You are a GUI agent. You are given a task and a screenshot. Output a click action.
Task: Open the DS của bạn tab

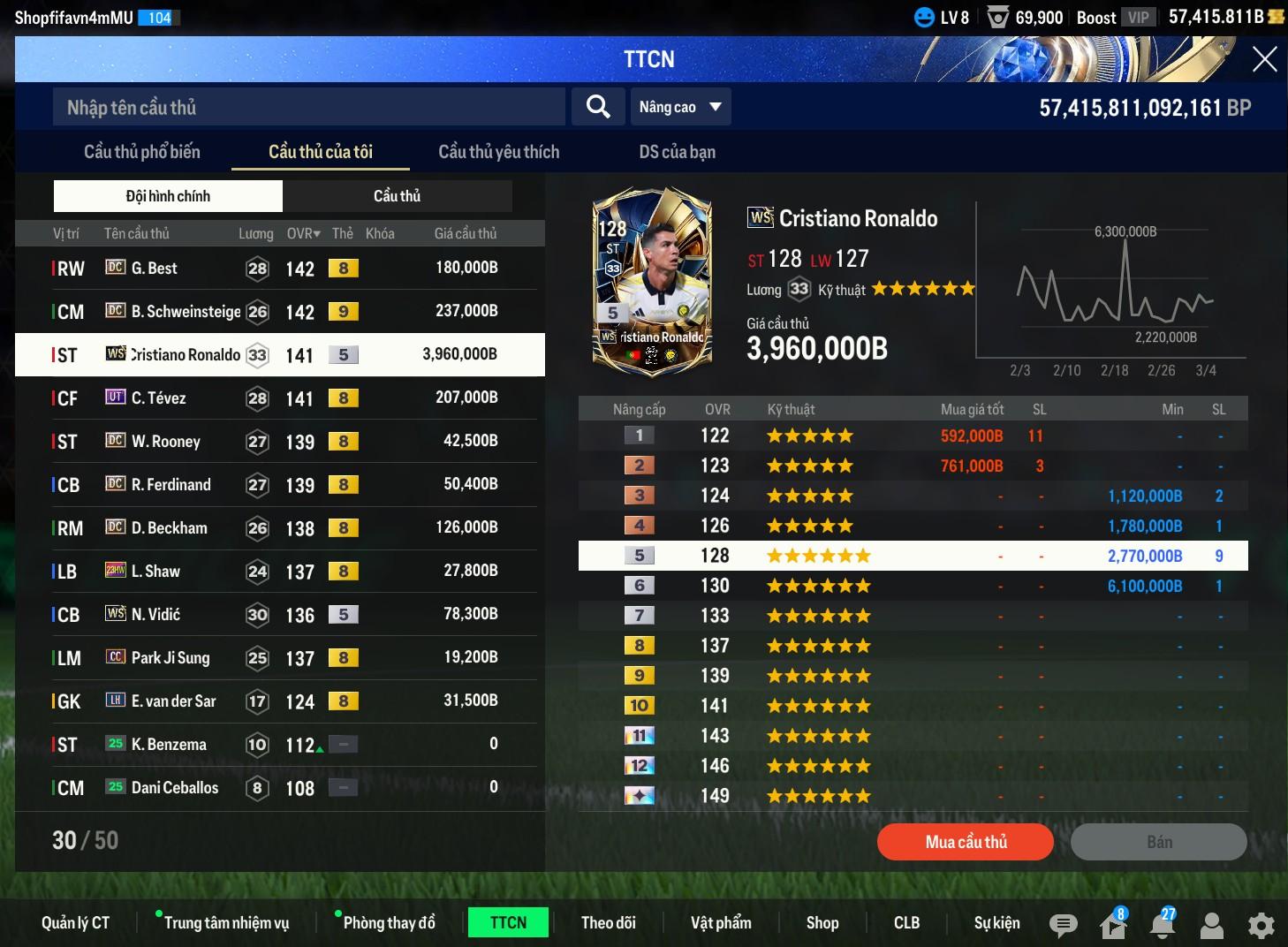[677, 152]
